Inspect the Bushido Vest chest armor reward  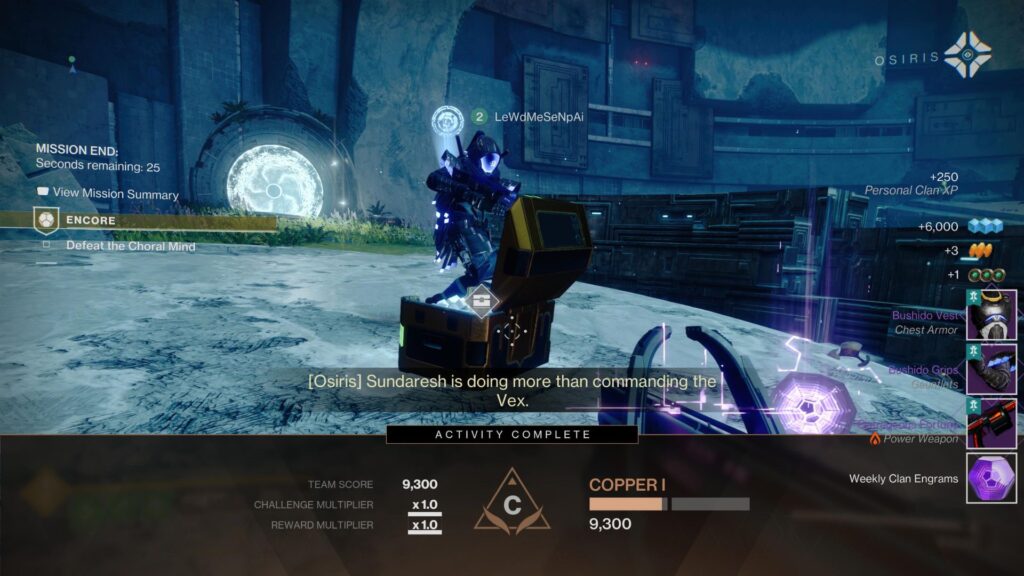[991, 315]
